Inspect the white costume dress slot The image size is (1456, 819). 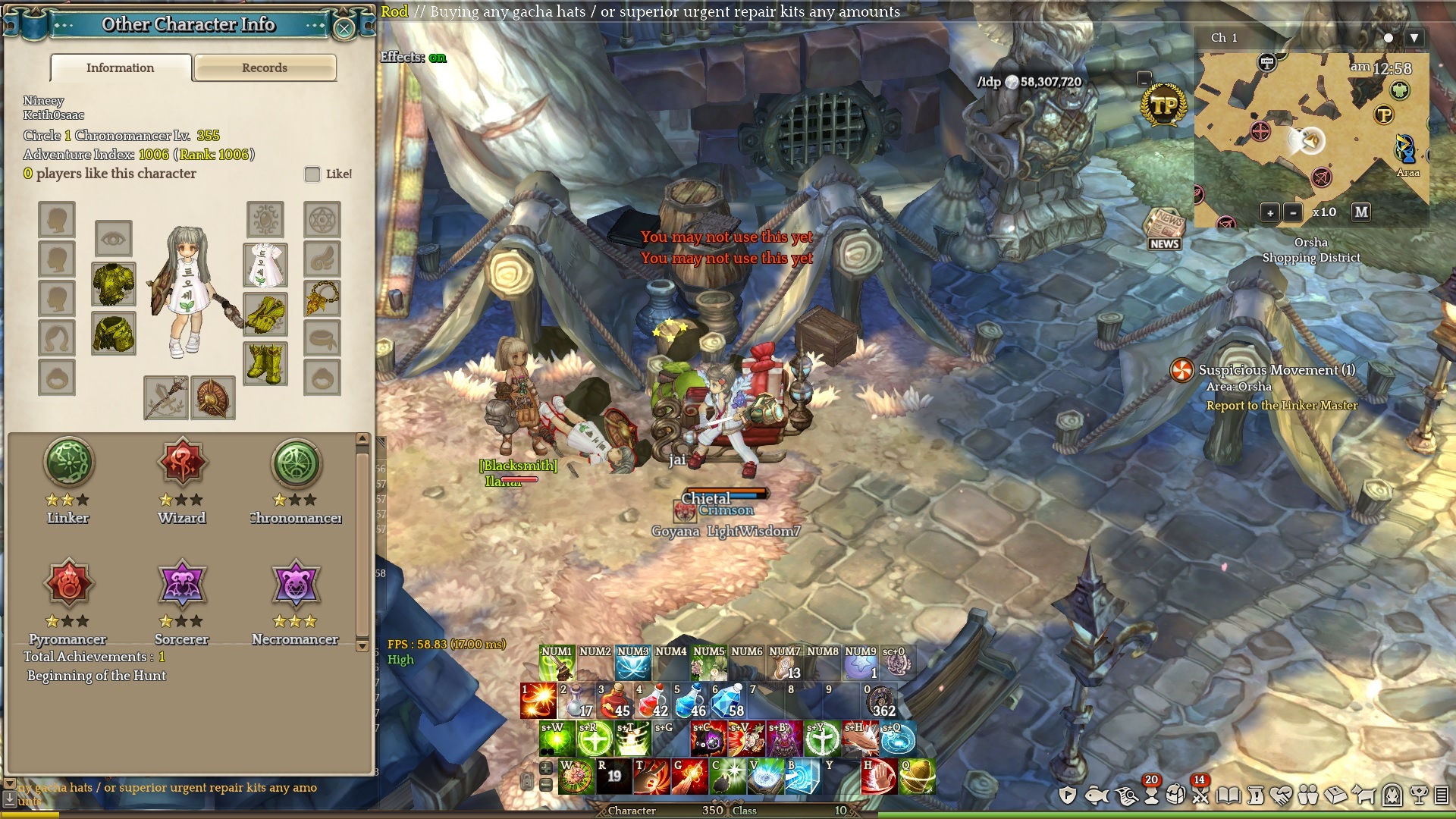pos(265,265)
